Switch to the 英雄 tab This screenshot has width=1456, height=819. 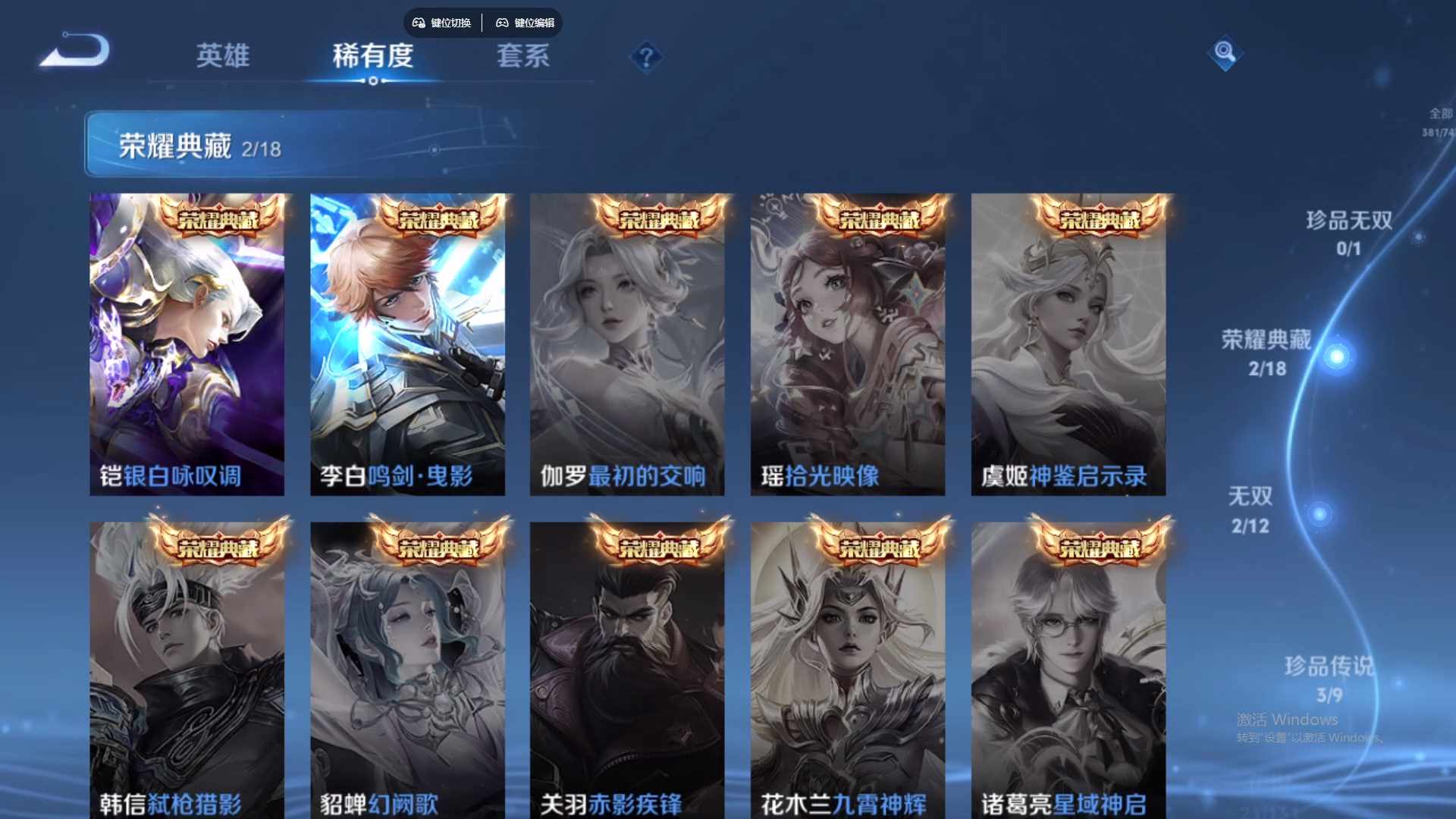tap(222, 56)
